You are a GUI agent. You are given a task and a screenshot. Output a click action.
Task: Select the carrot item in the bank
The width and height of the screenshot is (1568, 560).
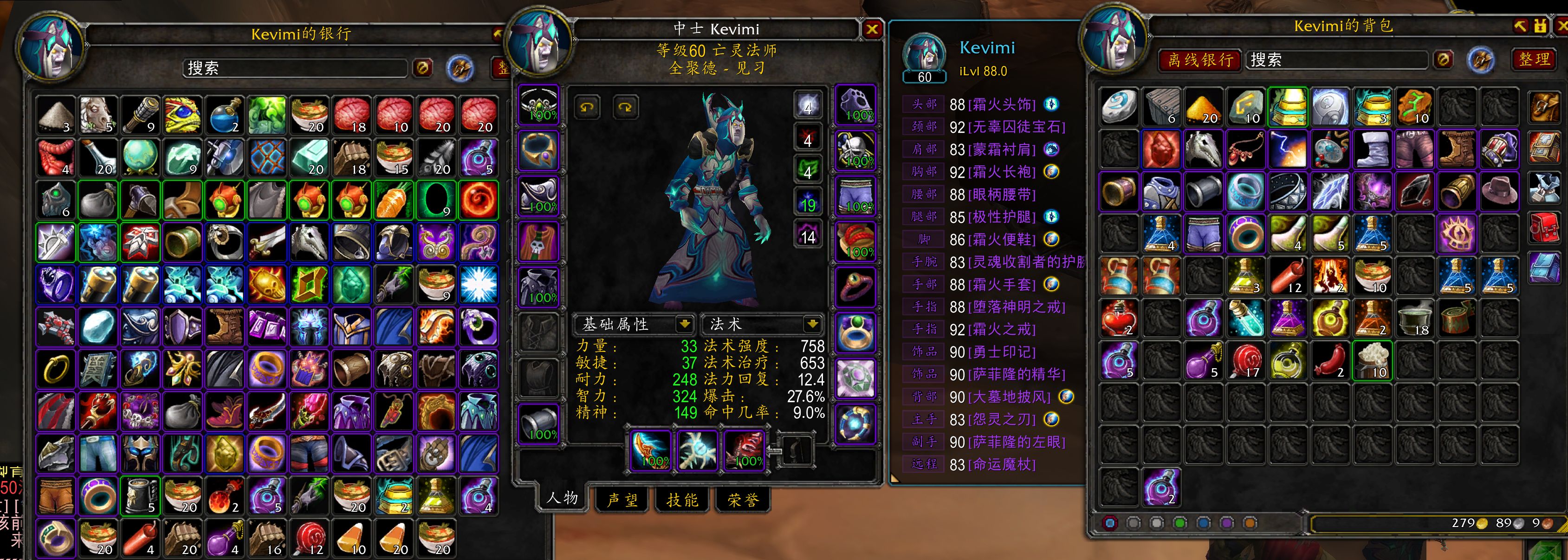[x=394, y=200]
